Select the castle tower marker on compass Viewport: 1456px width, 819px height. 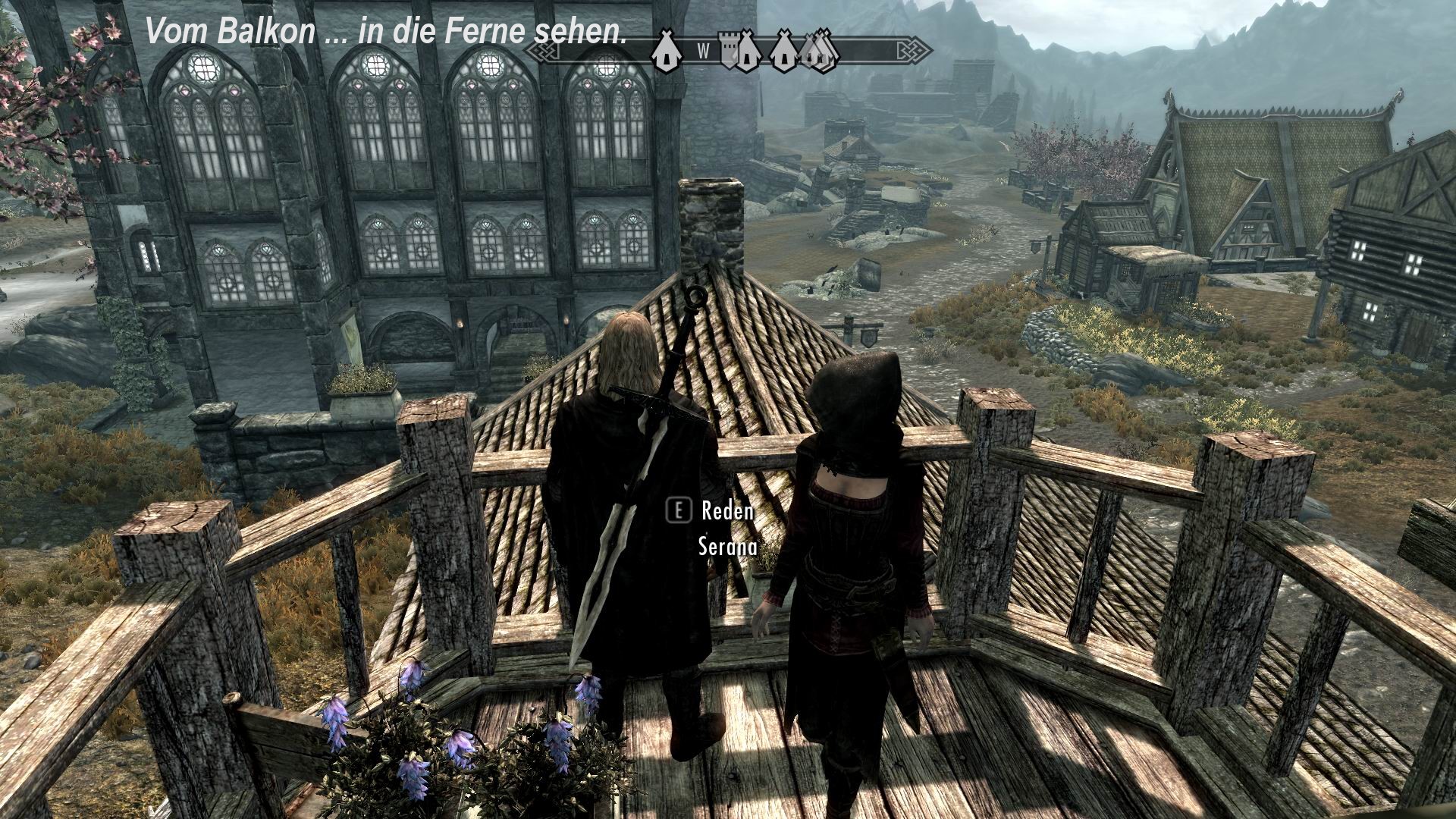pyautogui.click(x=728, y=52)
